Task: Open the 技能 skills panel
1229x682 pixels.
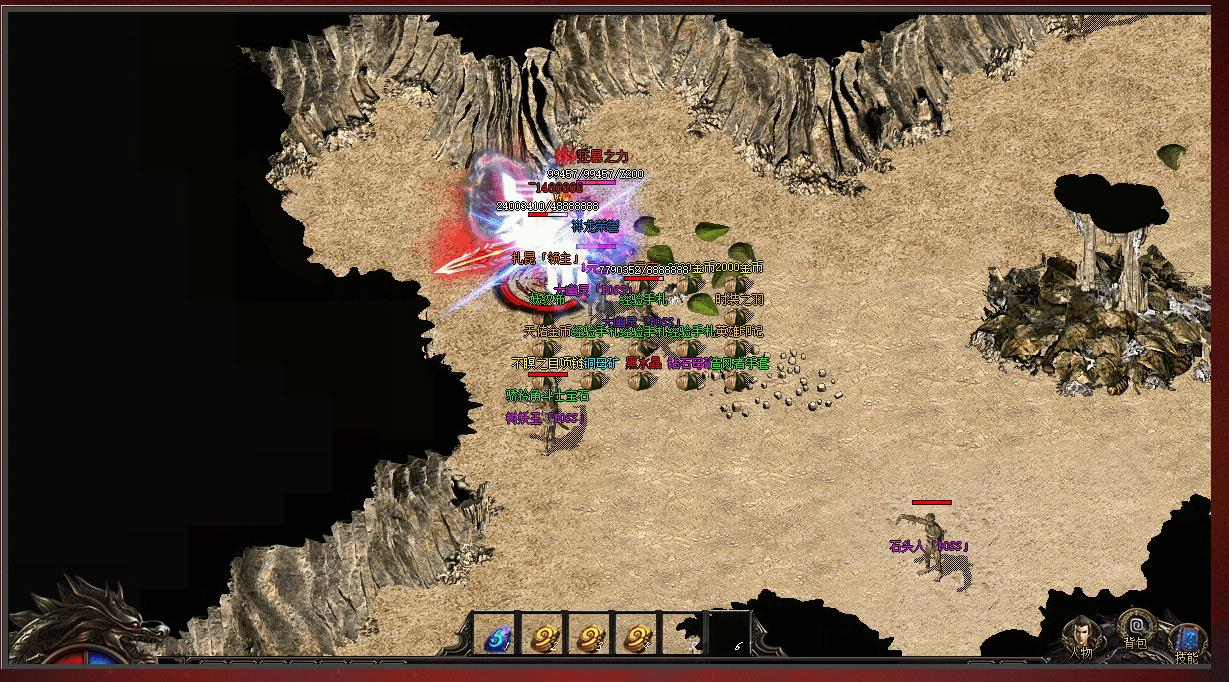Action: click(x=1188, y=640)
